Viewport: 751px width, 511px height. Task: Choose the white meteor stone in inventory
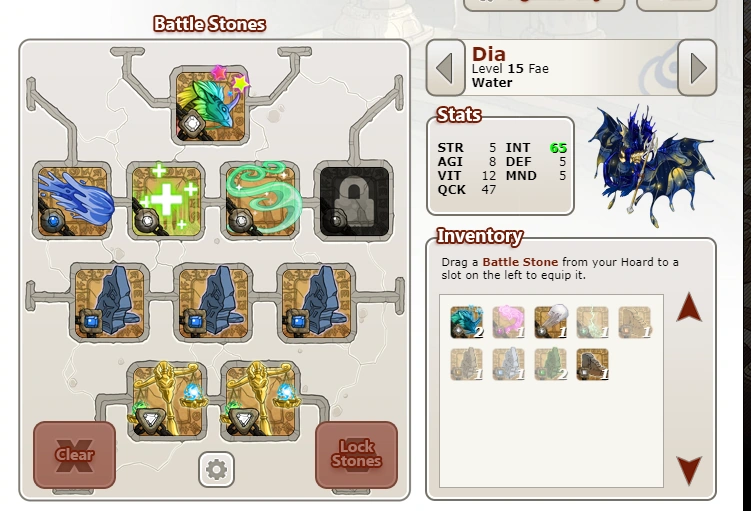click(x=550, y=321)
